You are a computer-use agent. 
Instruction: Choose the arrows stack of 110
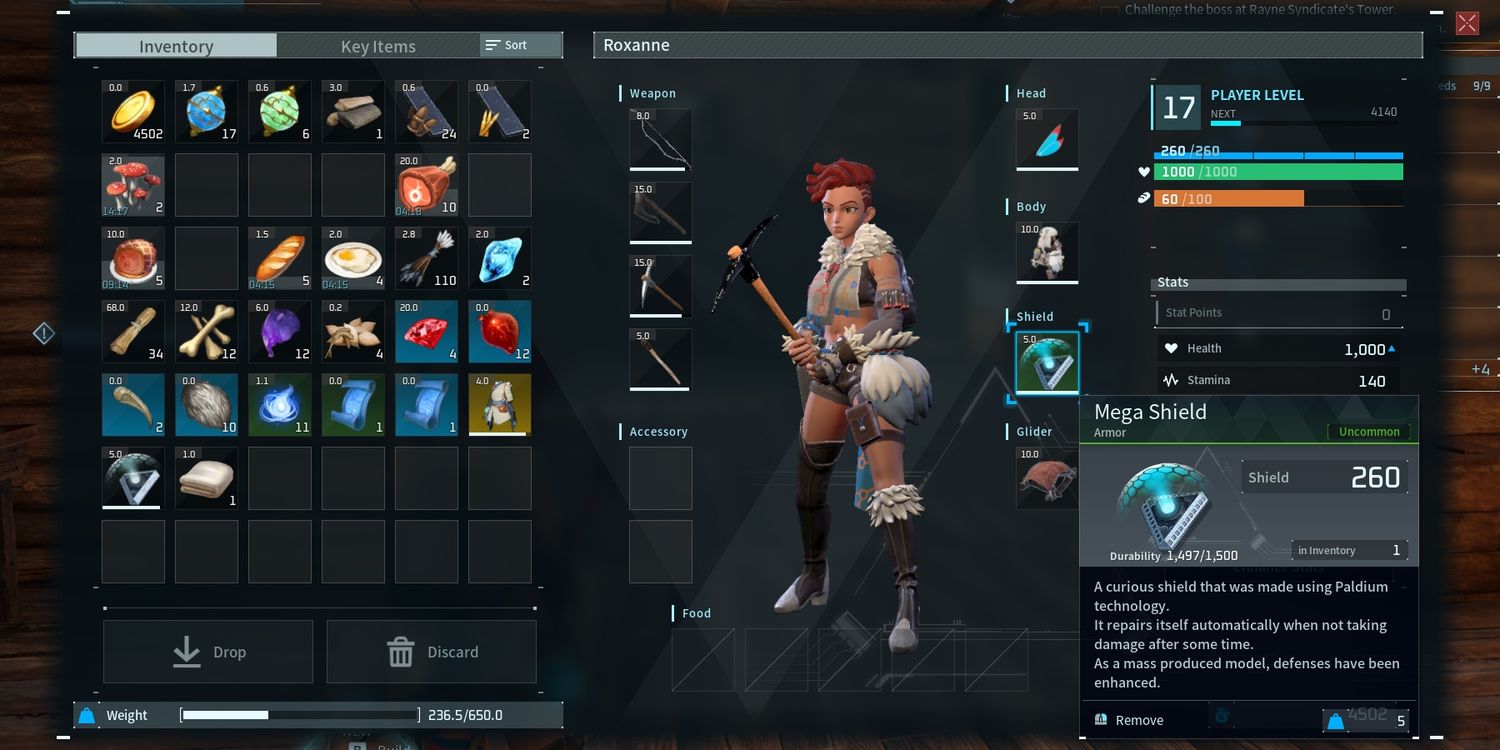pyautogui.click(x=427, y=258)
